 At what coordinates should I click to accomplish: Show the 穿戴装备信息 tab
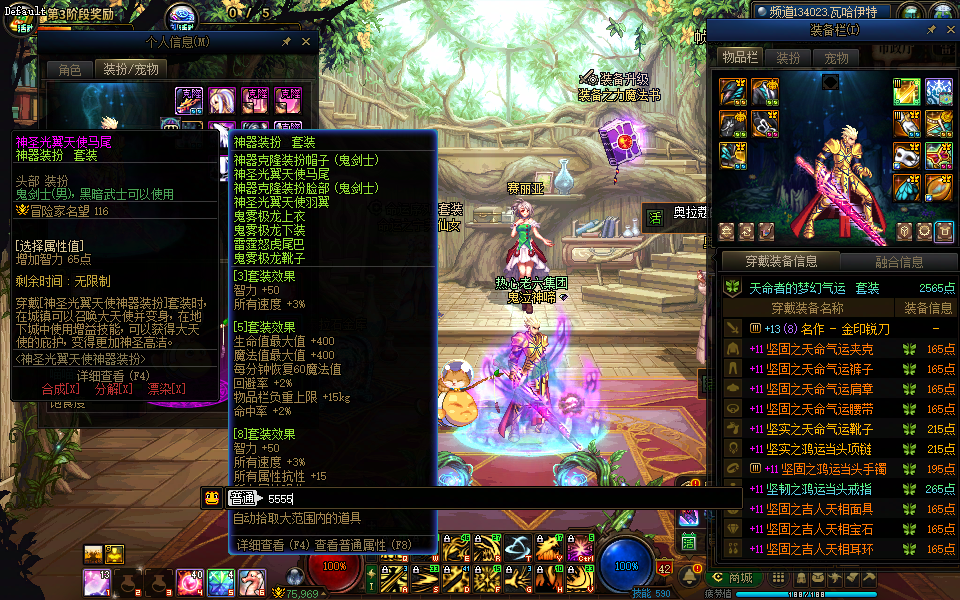(782, 262)
